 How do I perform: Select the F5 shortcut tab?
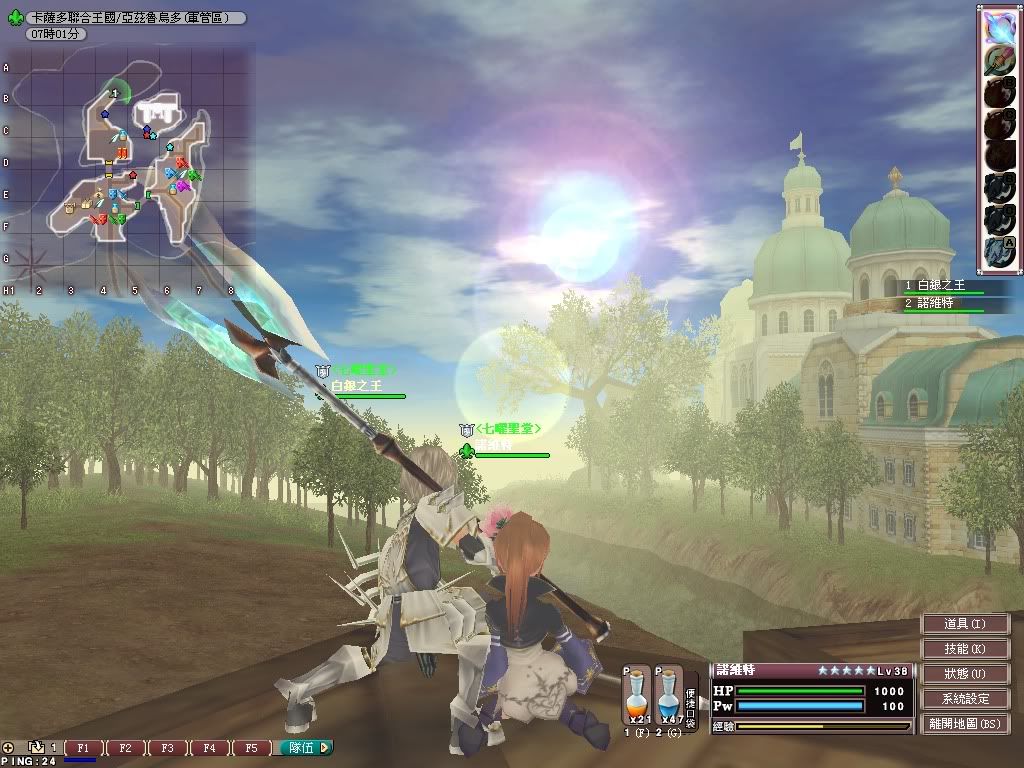coord(251,748)
